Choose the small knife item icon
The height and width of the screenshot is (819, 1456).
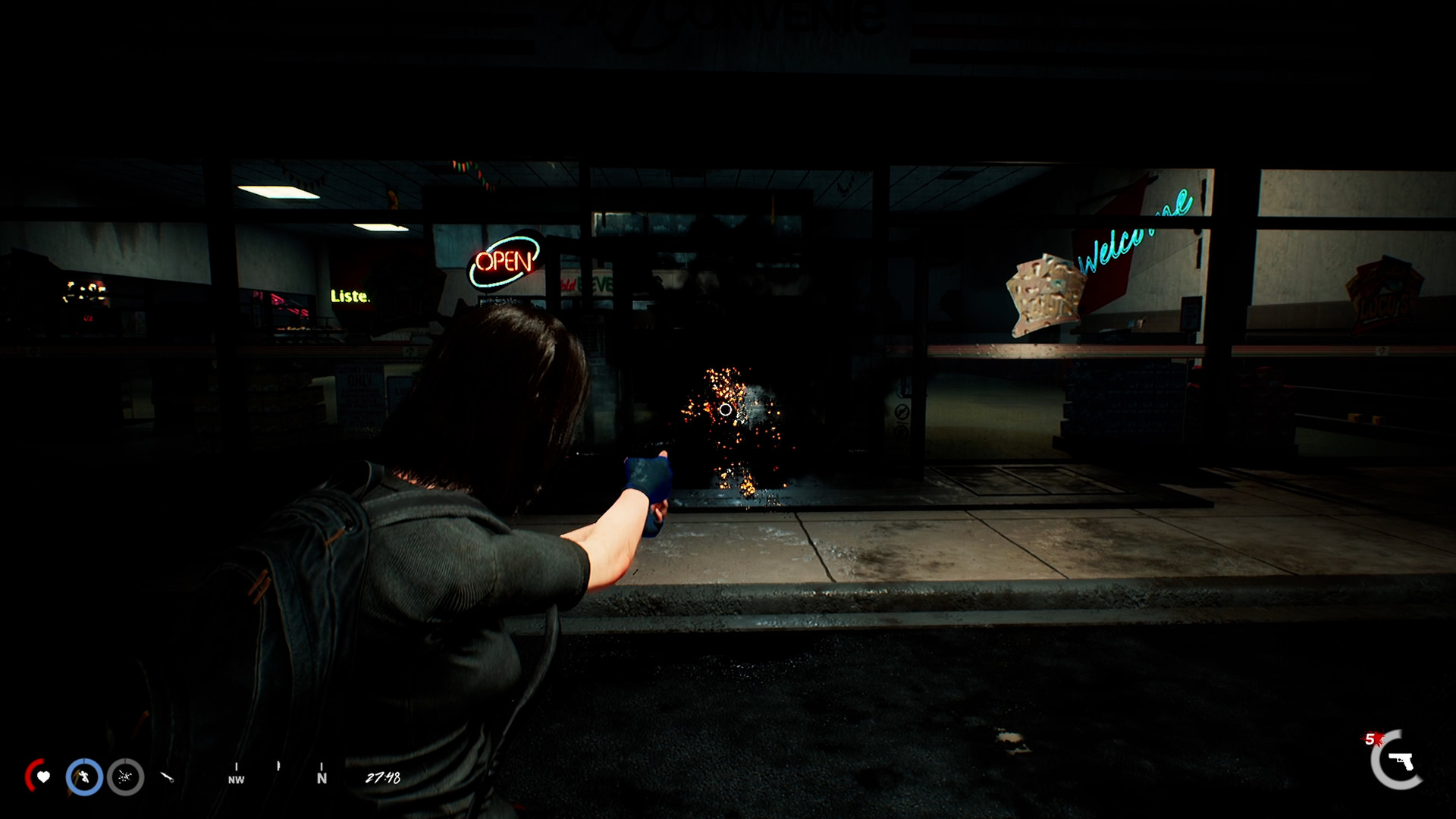tap(168, 777)
